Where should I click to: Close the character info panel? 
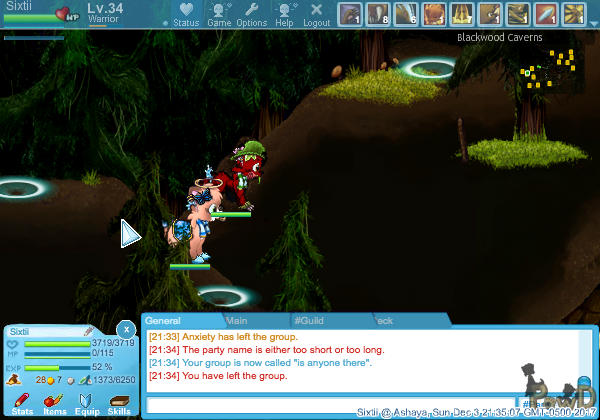125,329
